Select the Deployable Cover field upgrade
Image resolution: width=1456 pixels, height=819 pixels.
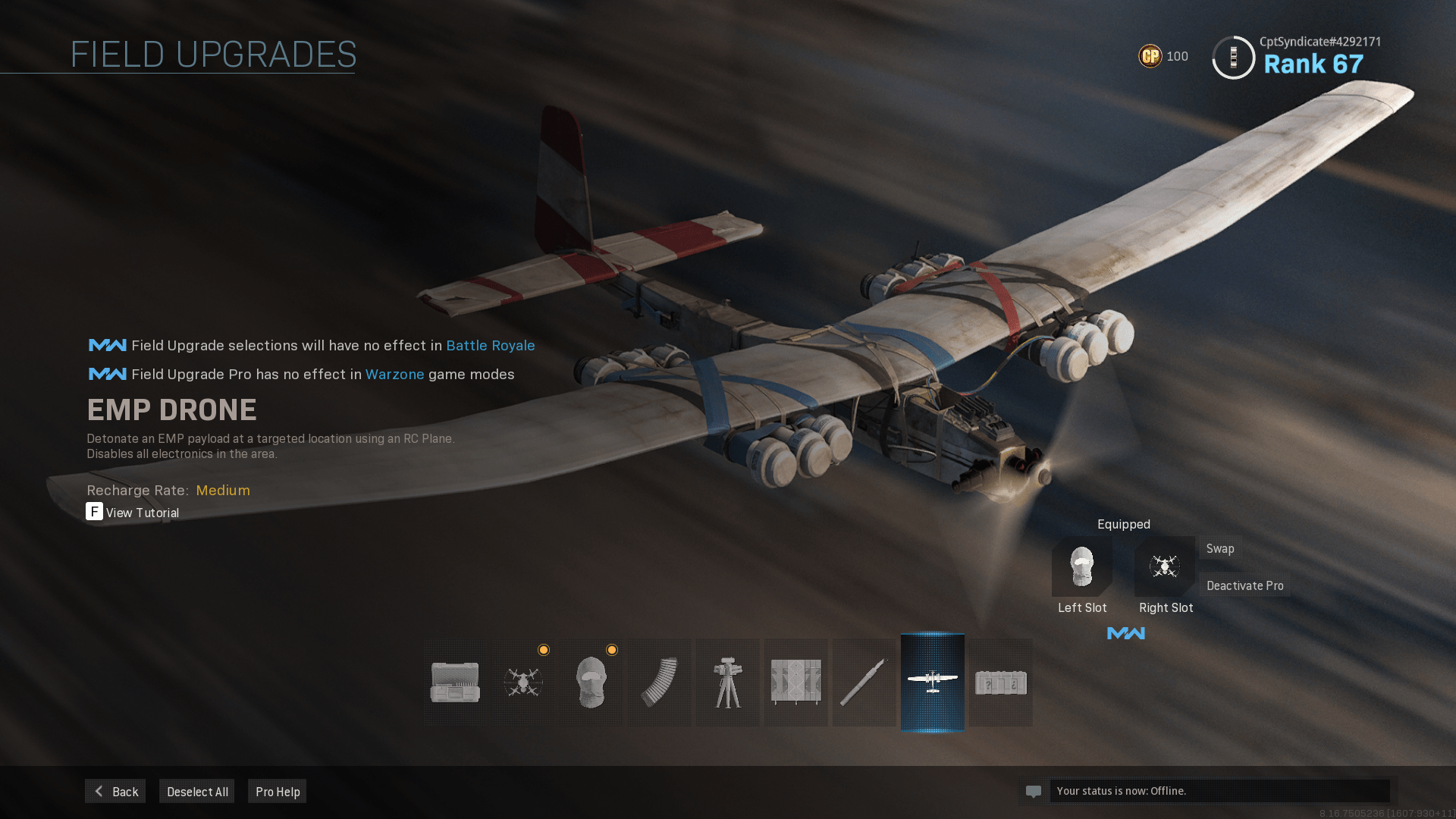coord(795,682)
